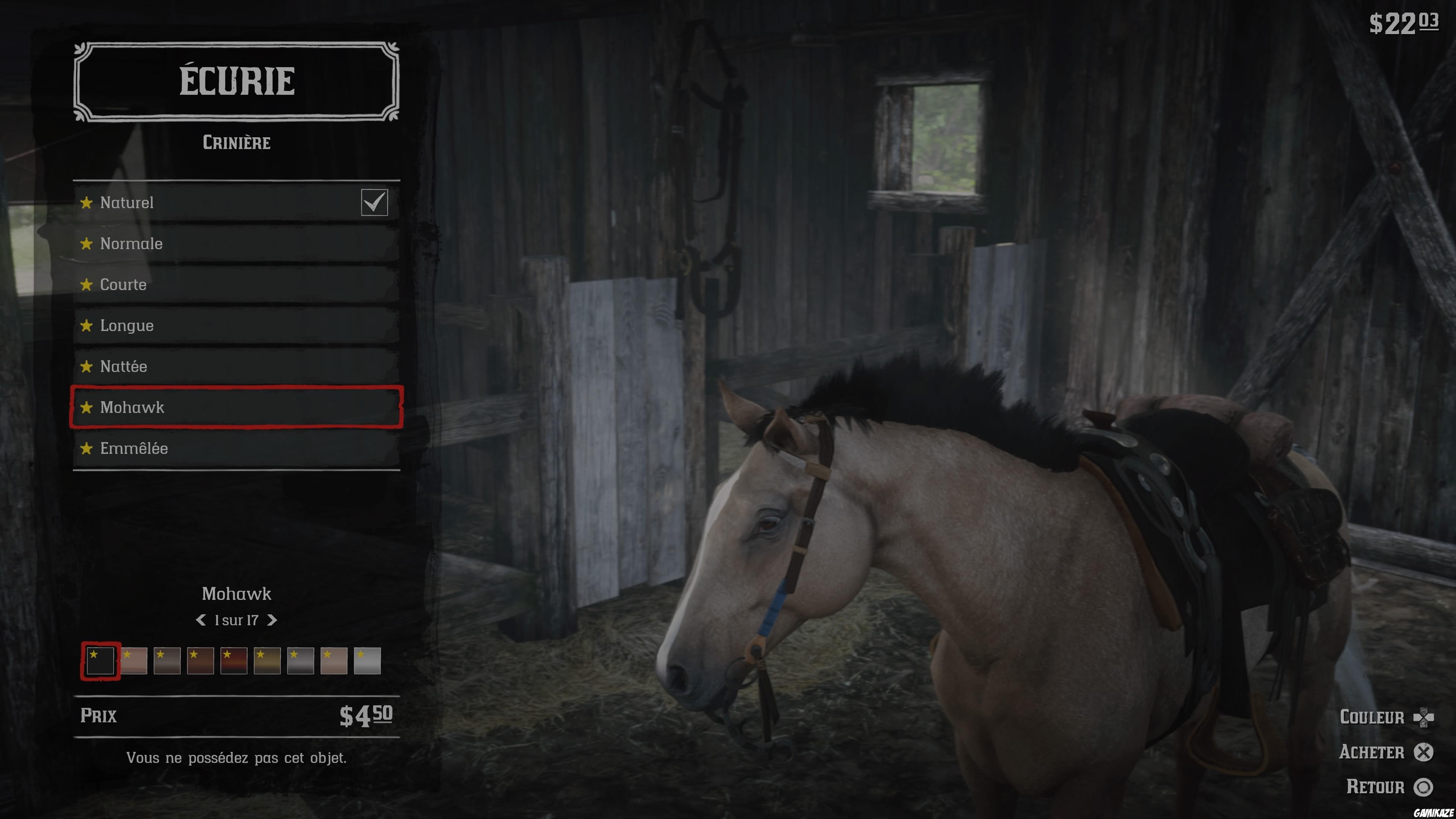Toggle the favorite star next to Nattée
This screenshot has height=819, width=1456.
click(86, 366)
